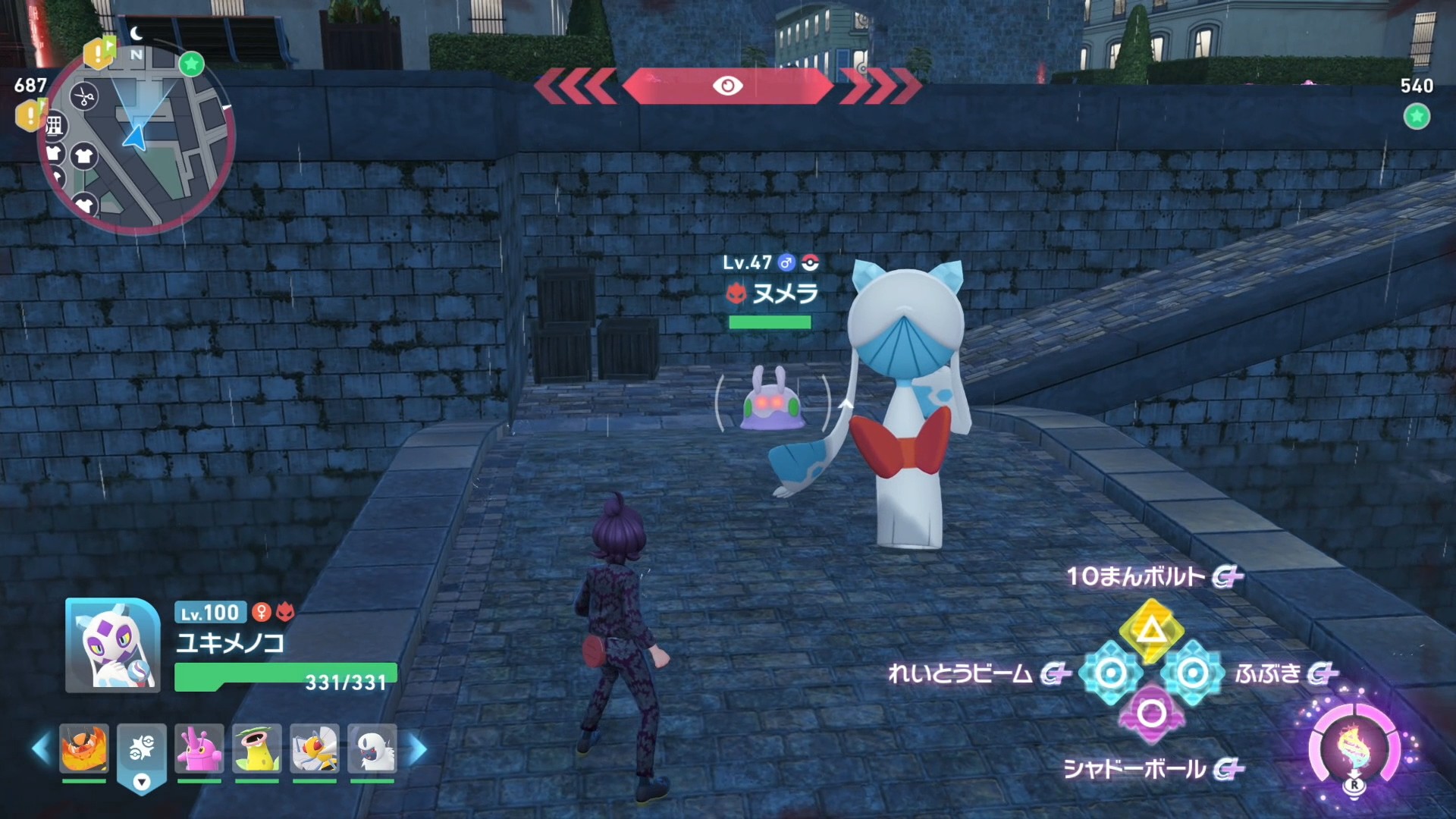Screen dimensions: 1456x819
Task: Select the Victreebel party slot
Action: click(x=257, y=748)
